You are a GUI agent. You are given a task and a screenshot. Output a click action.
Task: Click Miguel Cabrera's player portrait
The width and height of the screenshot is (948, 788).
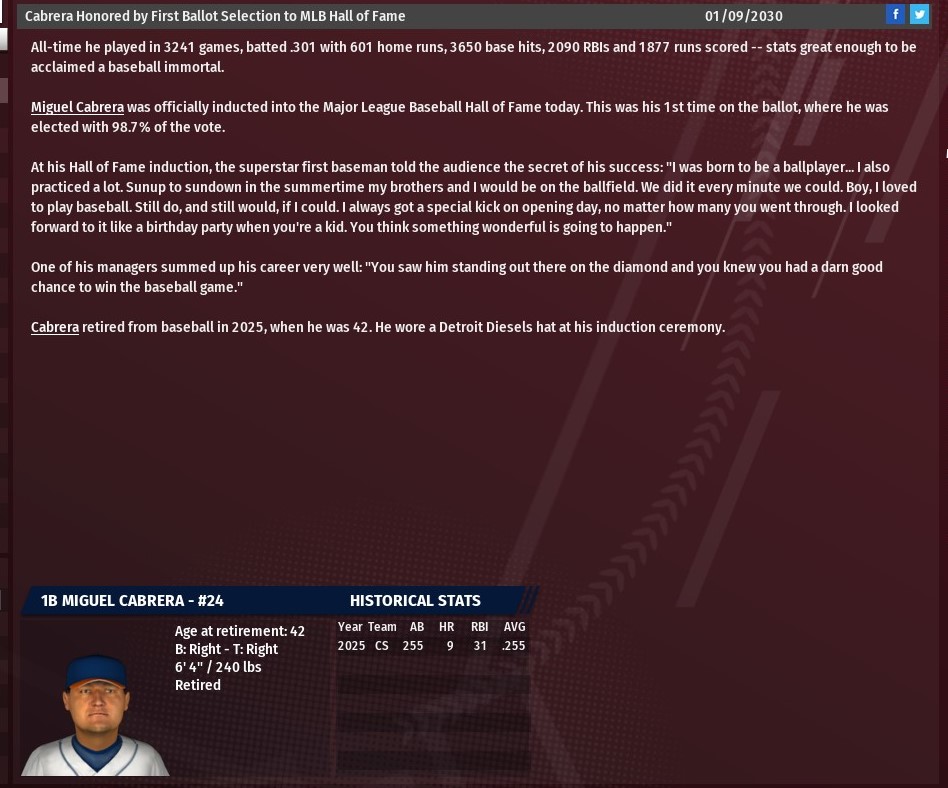95,714
